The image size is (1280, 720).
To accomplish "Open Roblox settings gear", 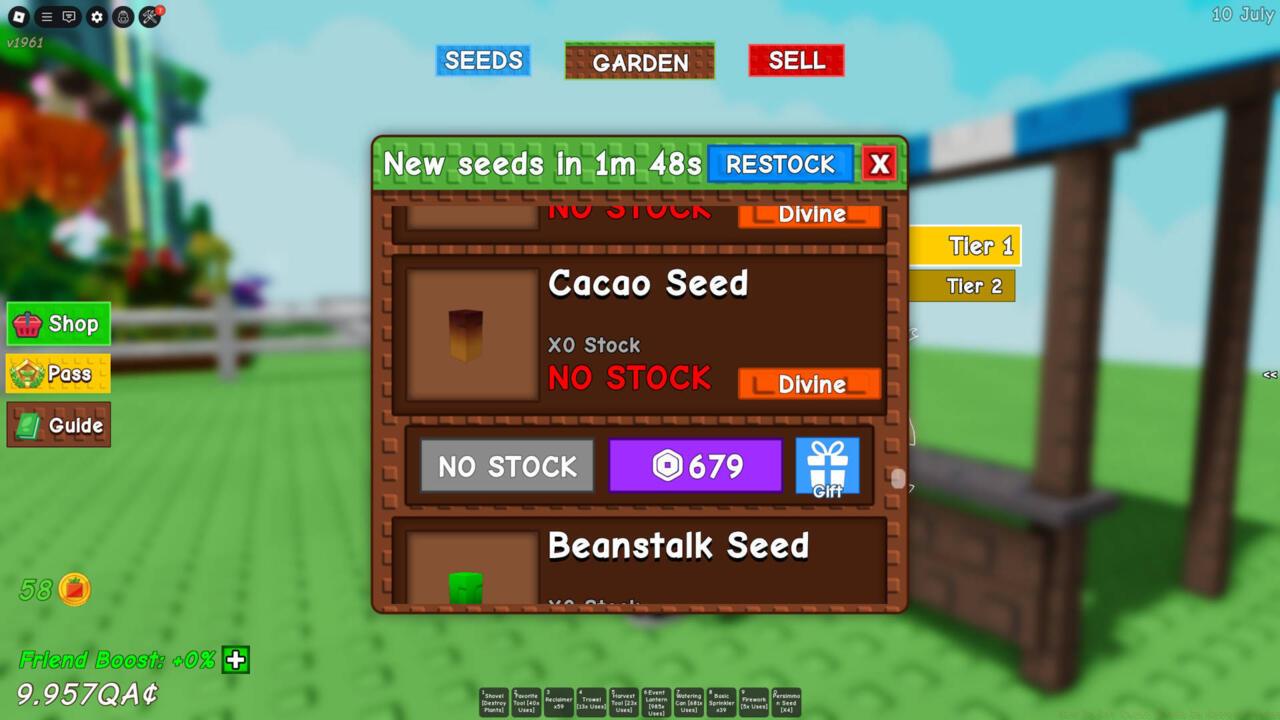I will point(96,16).
